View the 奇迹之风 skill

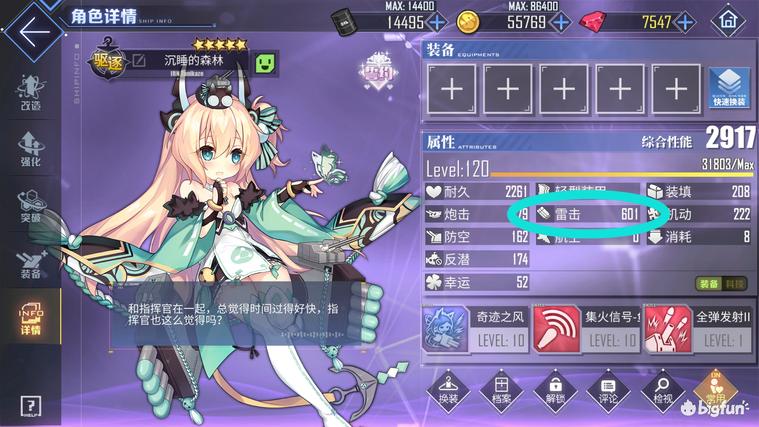pos(446,330)
